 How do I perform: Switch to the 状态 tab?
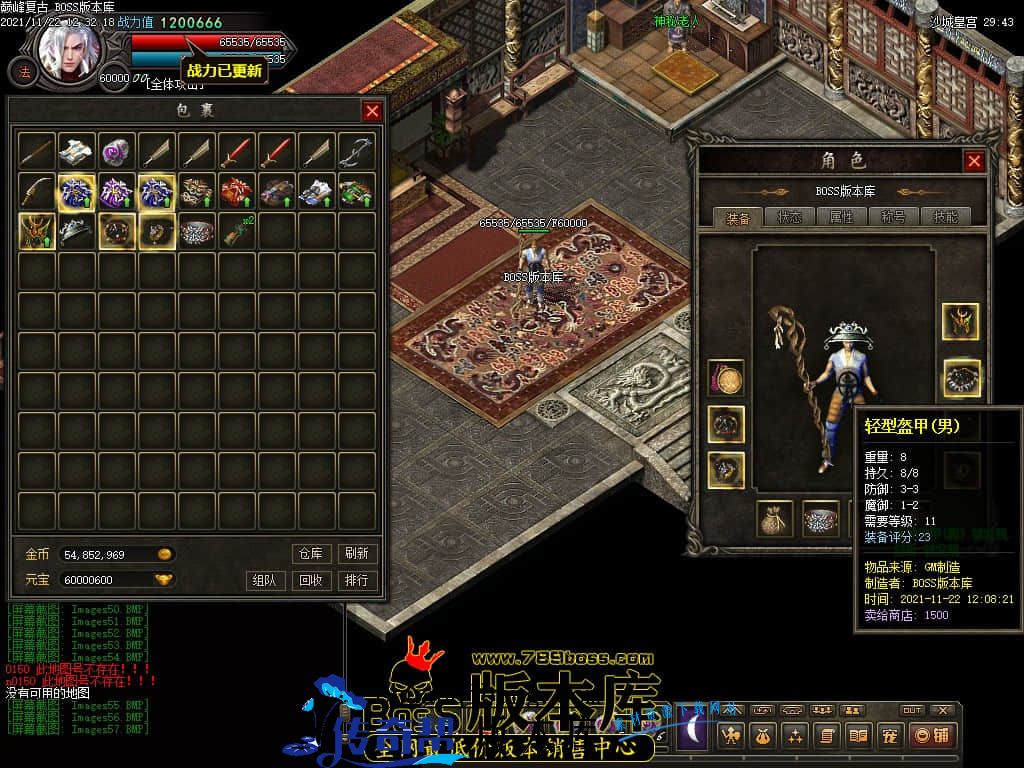(788, 216)
